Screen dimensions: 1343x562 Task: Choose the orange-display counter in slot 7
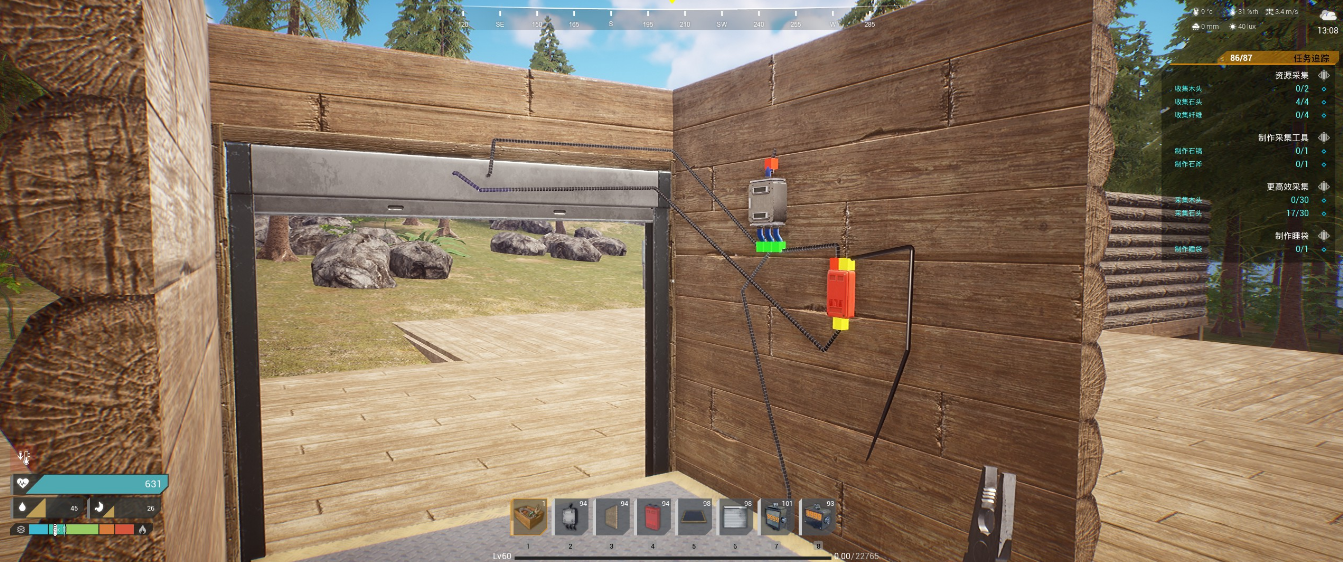tap(776, 518)
